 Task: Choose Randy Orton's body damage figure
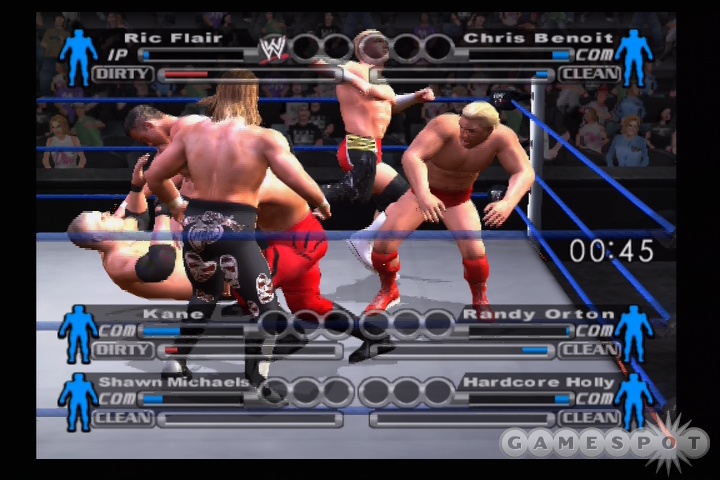pyautogui.click(x=633, y=332)
